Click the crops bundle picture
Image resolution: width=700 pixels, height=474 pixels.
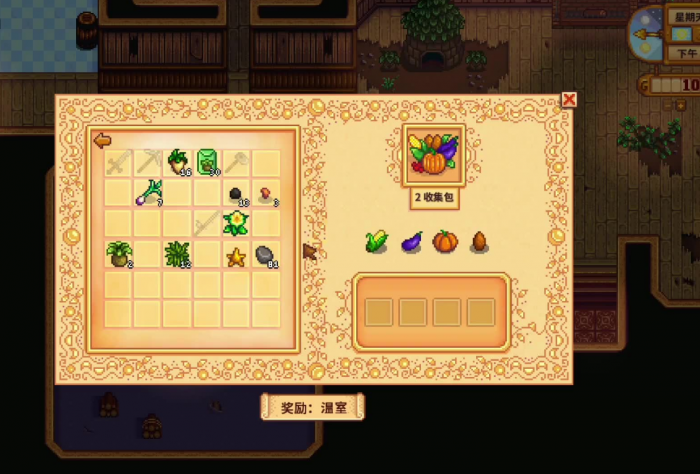tap(432, 155)
